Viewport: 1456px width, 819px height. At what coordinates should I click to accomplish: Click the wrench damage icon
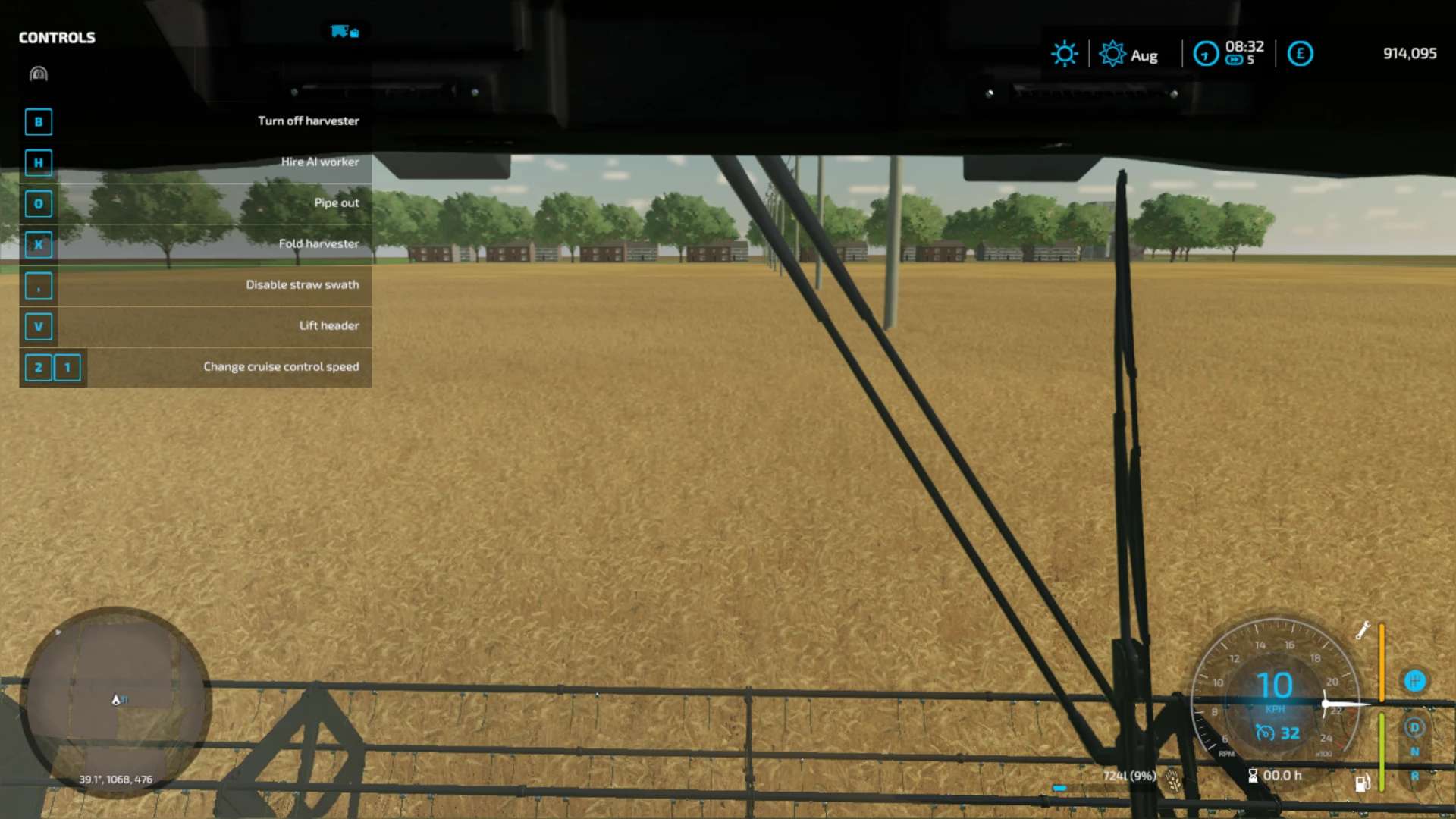(1363, 630)
